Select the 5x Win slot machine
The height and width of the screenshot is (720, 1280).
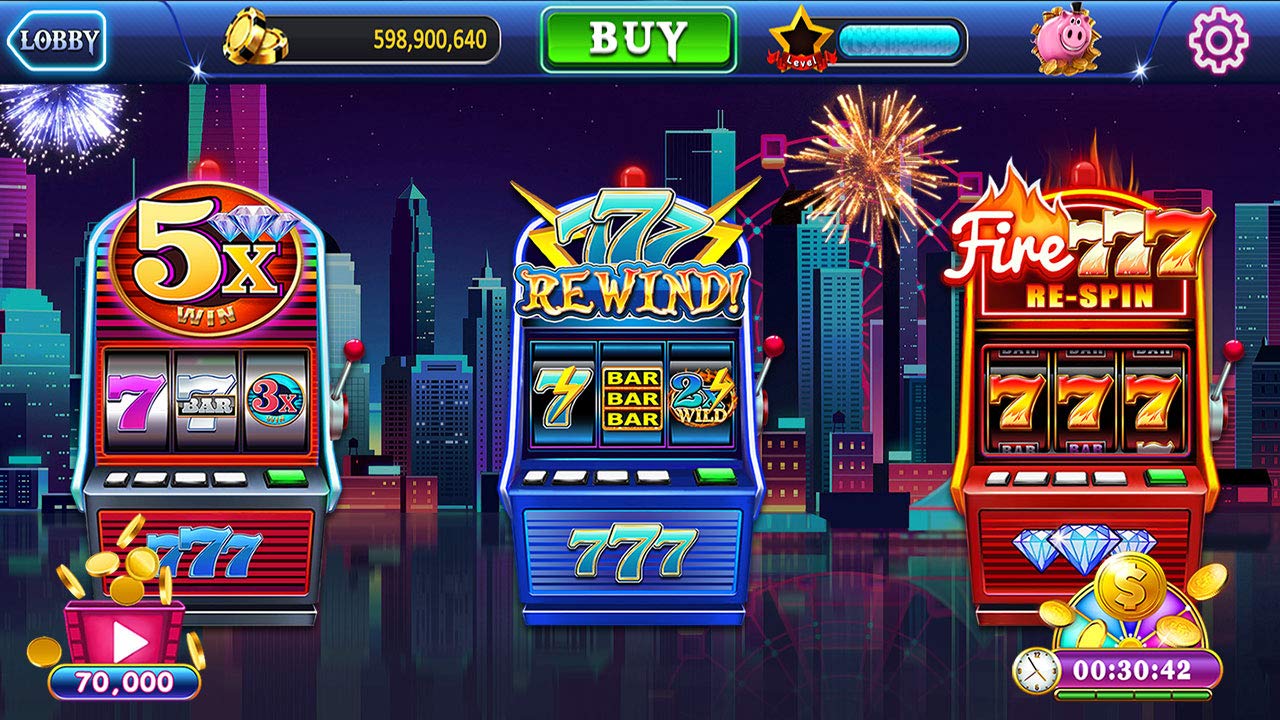point(210,400)
